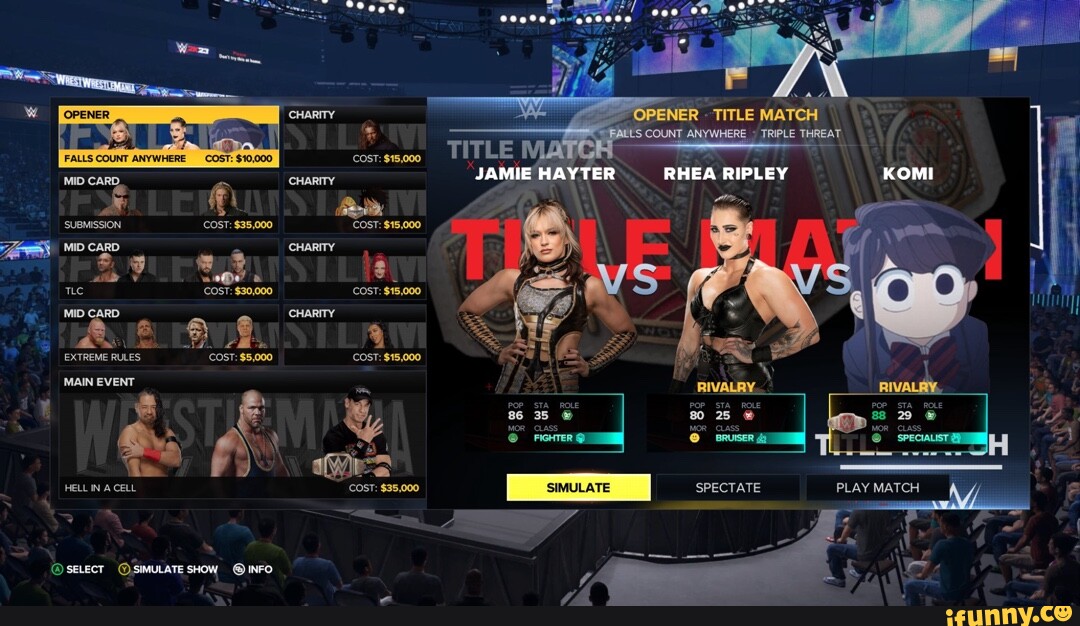Choose the Mid Card Submission match
Viewport: 1080px width, 626px height.
[x=168, y=203]
